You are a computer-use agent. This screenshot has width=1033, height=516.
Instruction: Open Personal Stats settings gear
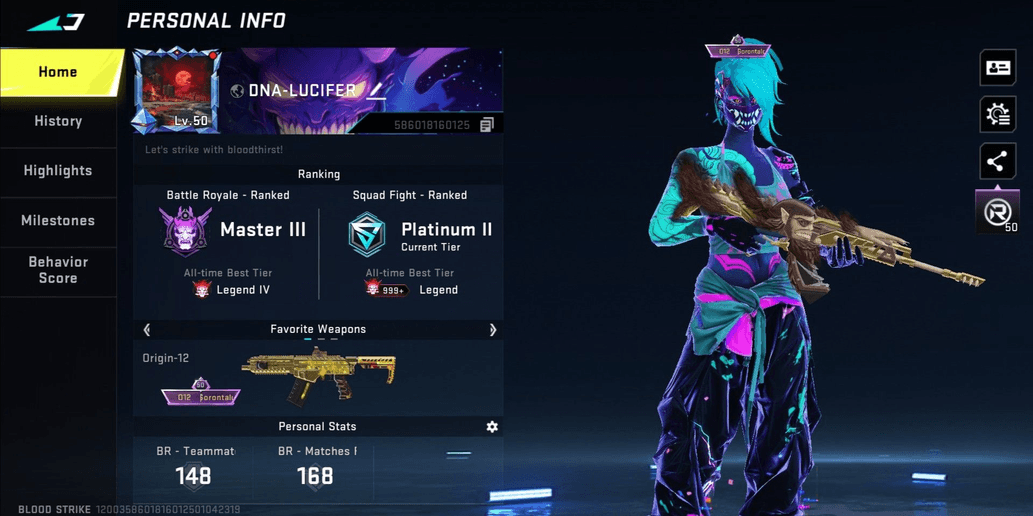pyautogui.click(x=492, y=427)
